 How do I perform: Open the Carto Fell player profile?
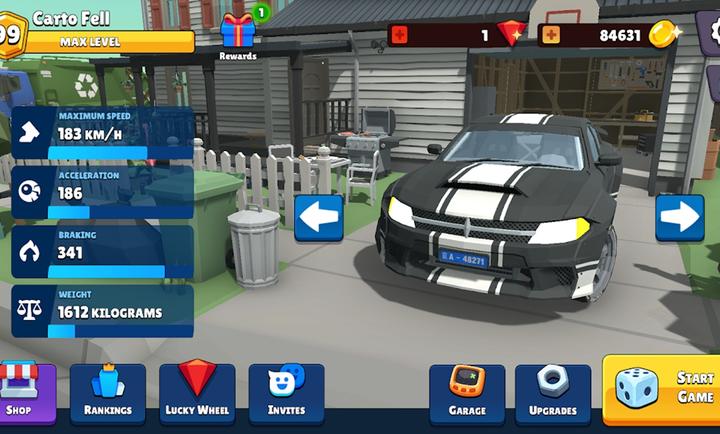70,19
